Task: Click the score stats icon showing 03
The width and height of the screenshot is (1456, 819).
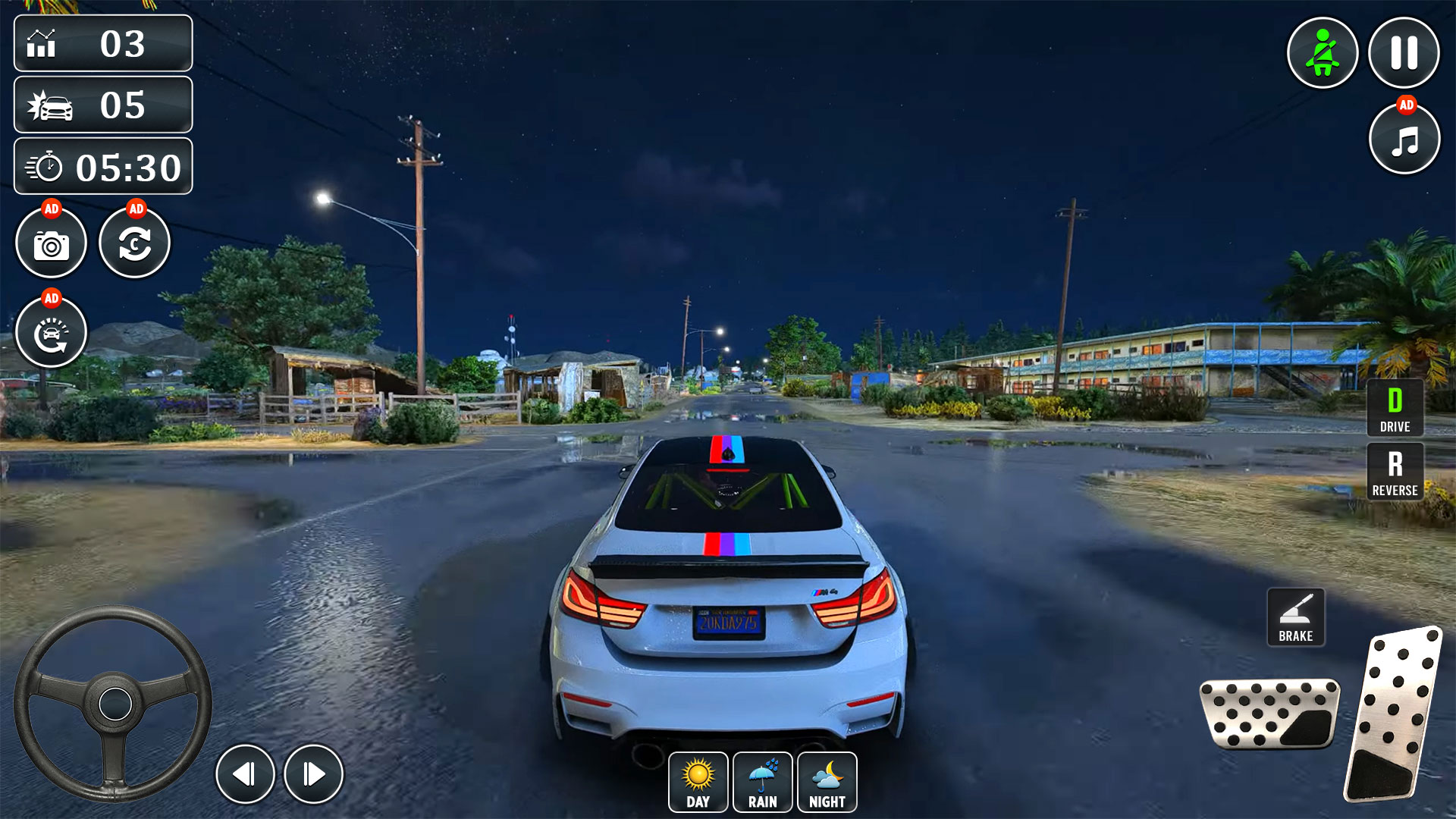Action: [102, 44]
